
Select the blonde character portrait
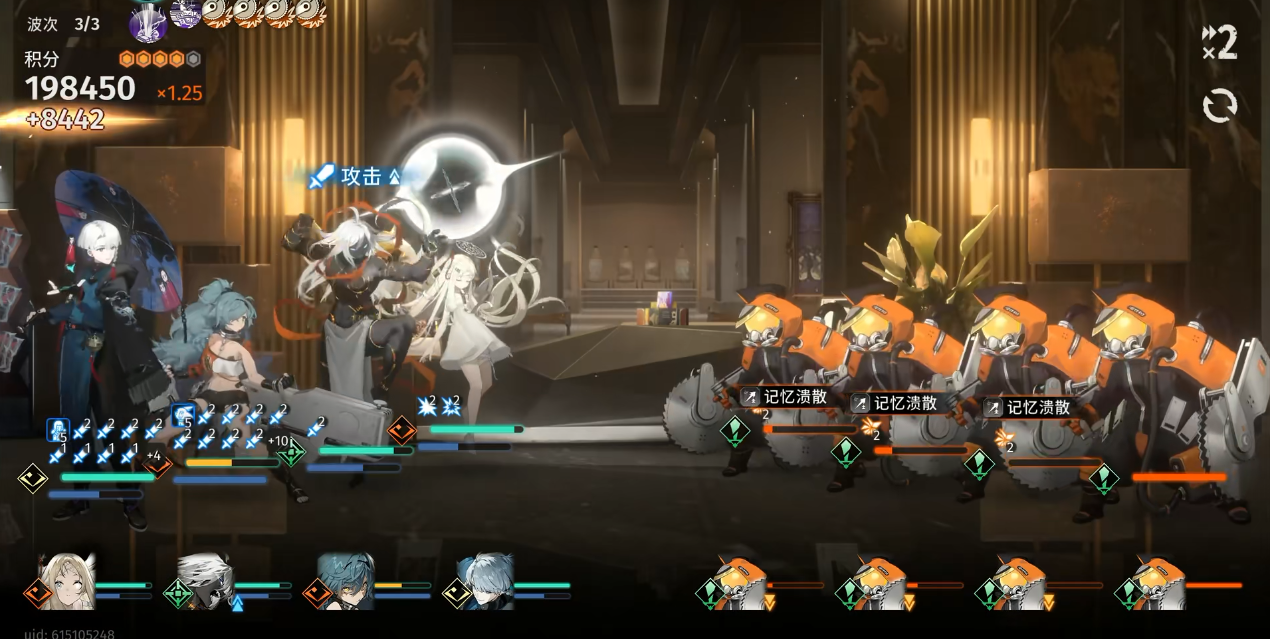pos(70,581)
